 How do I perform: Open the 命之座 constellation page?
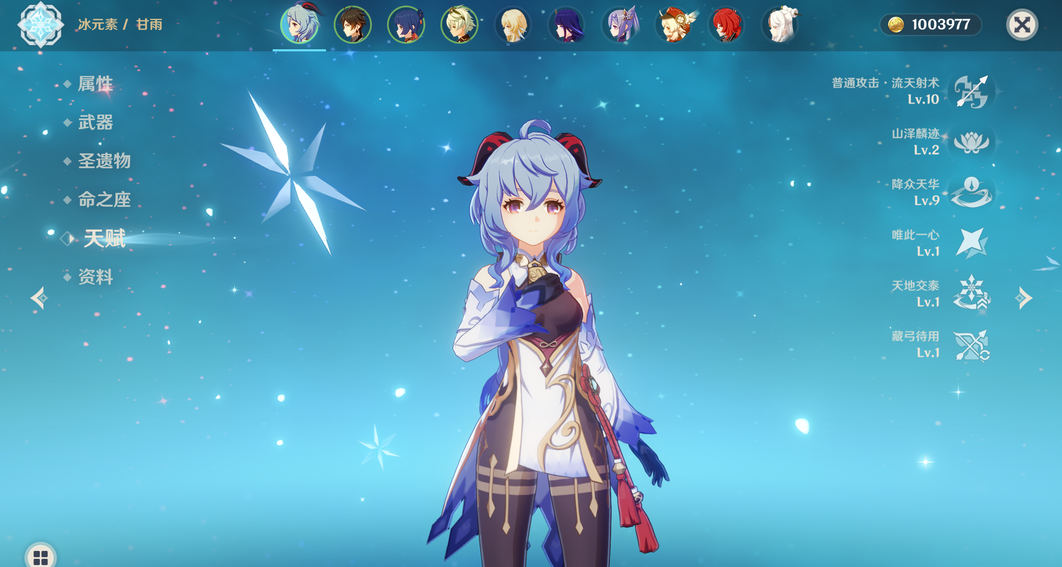pos(104,200)
